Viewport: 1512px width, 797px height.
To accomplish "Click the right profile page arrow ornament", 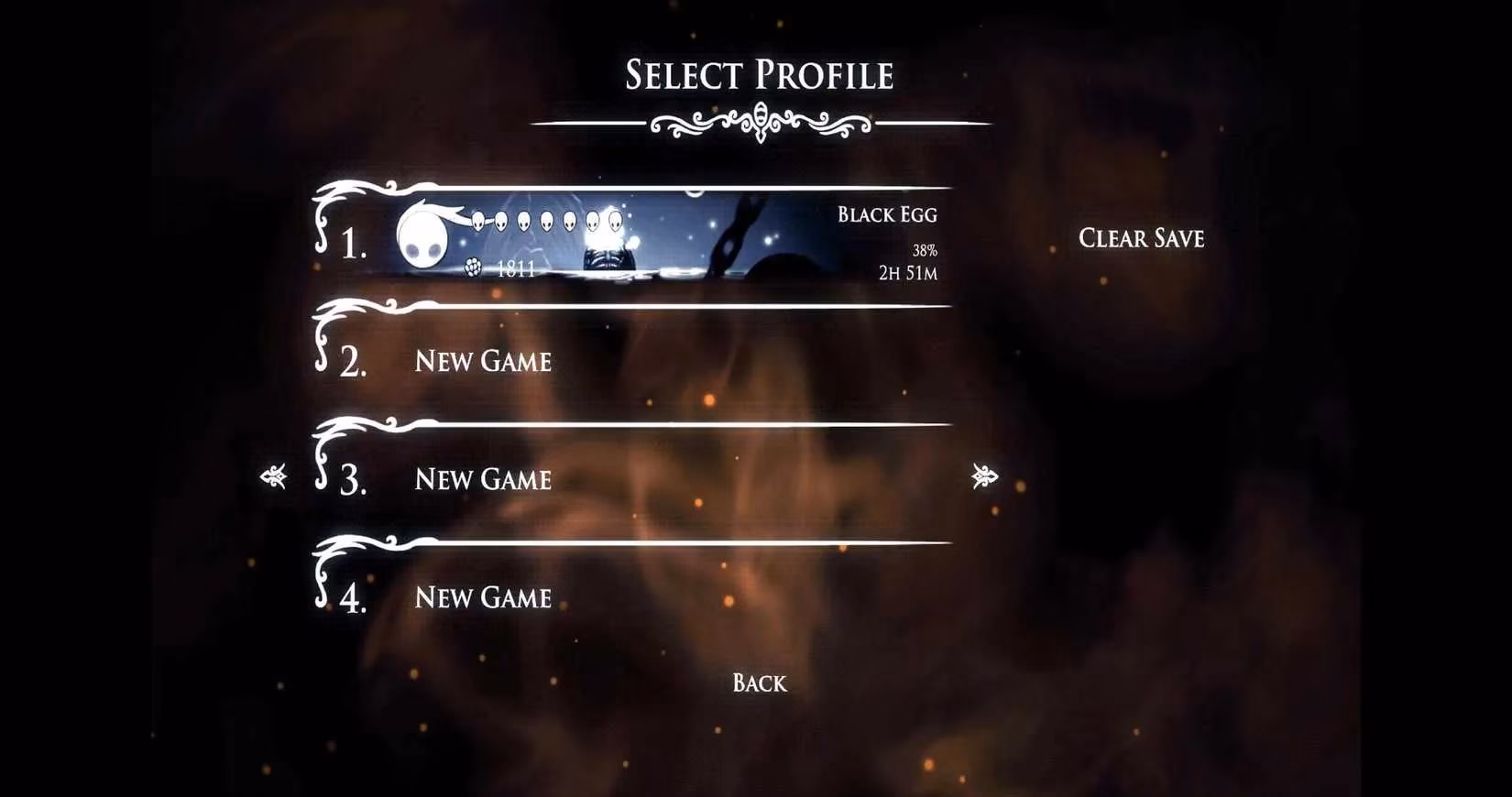I will click(x=983, y=476).
